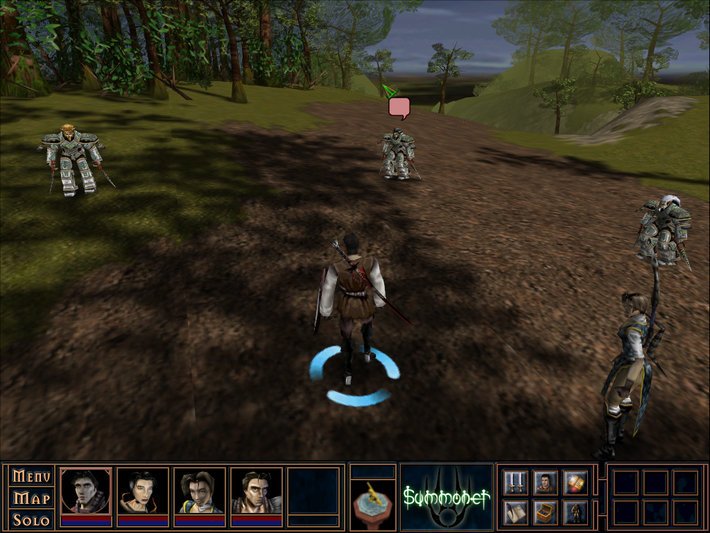The image size is (710, 533).
Task: Select the pale dark-haired woman's portrait
Action: [x=143, y=490]
